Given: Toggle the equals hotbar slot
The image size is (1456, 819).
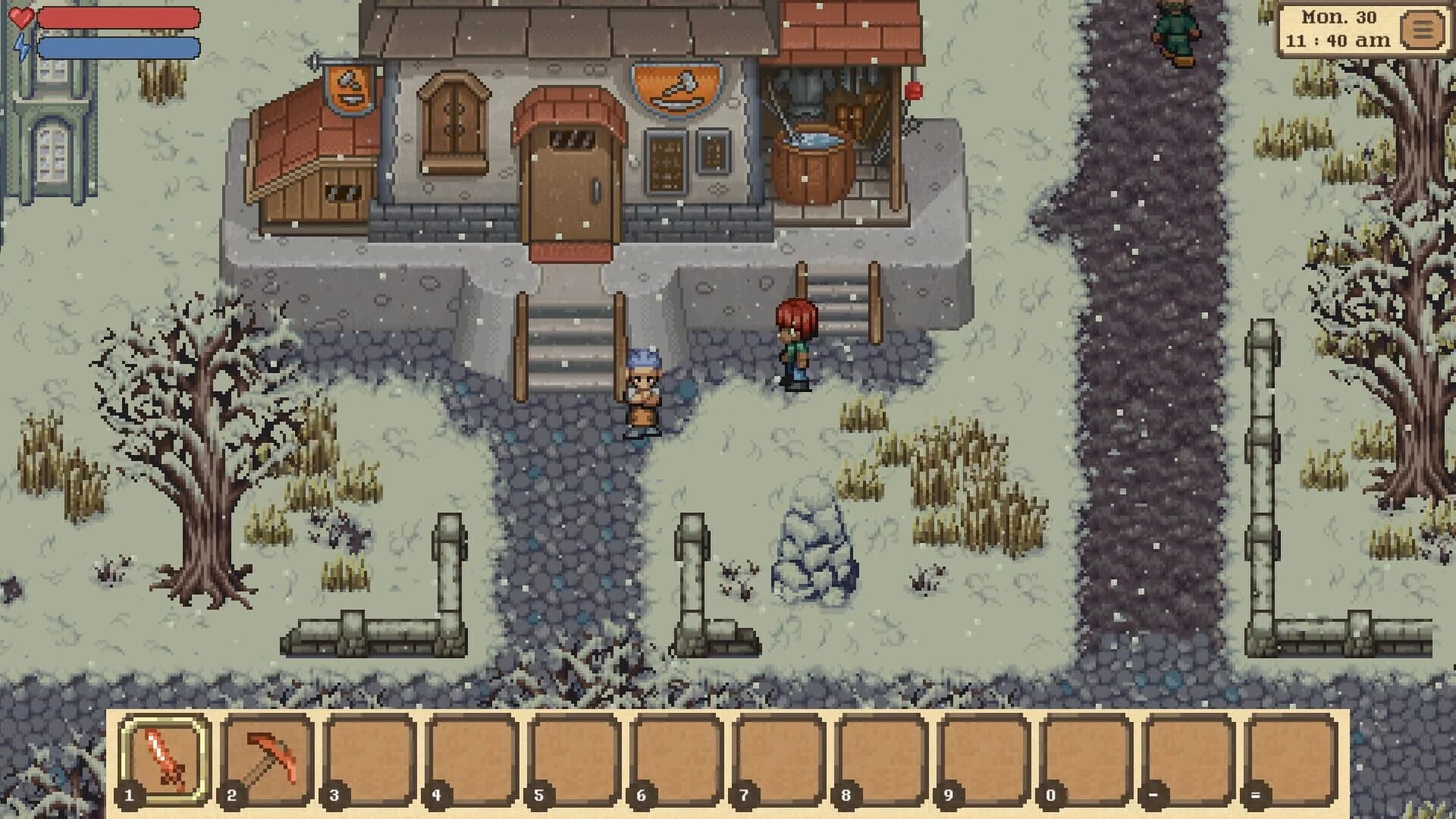Looking at the screenshot, I should click(1291, 758).
